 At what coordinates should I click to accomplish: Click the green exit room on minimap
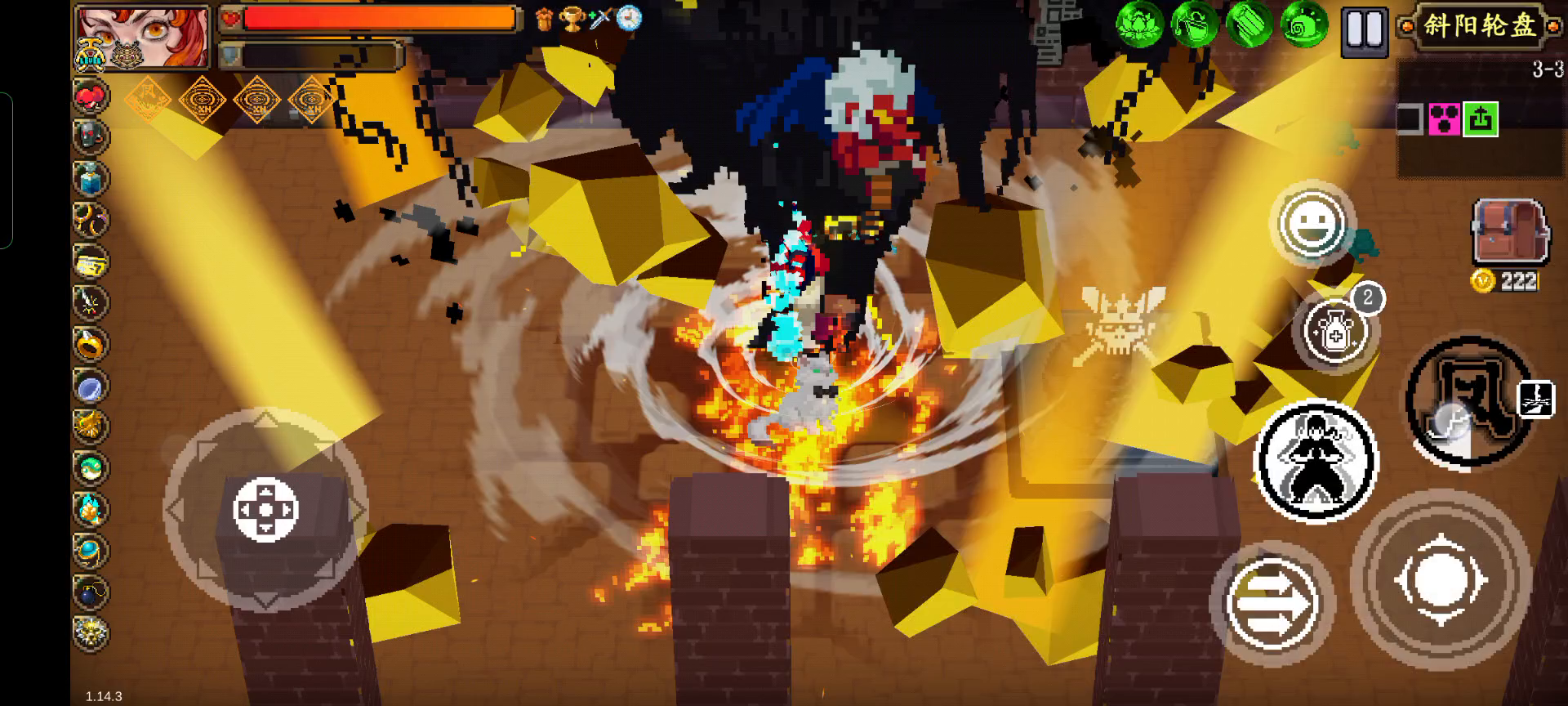tap(1481, 119)
